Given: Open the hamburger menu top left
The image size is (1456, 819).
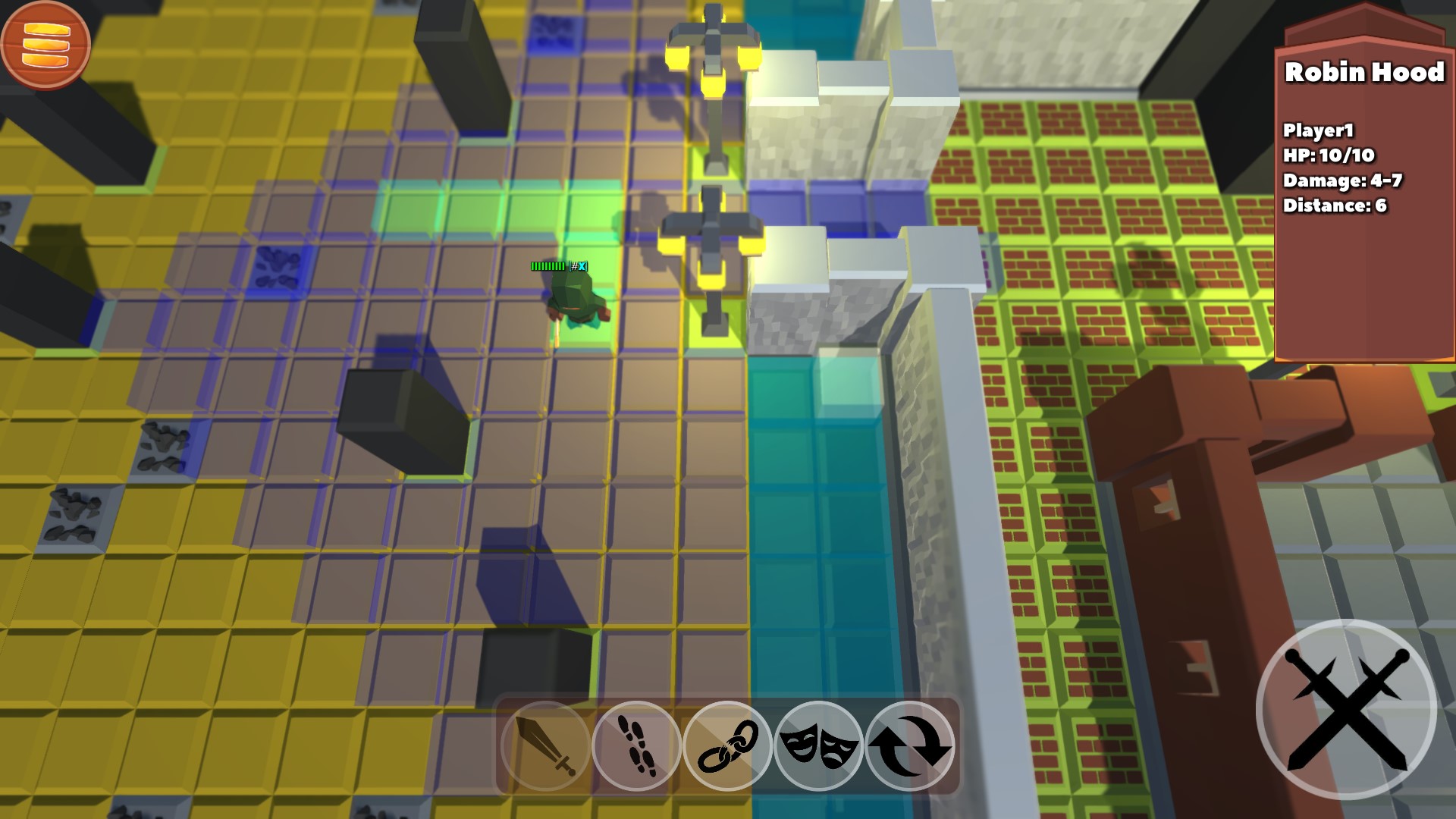Looking at the screenshot, I should pos(47,47).
